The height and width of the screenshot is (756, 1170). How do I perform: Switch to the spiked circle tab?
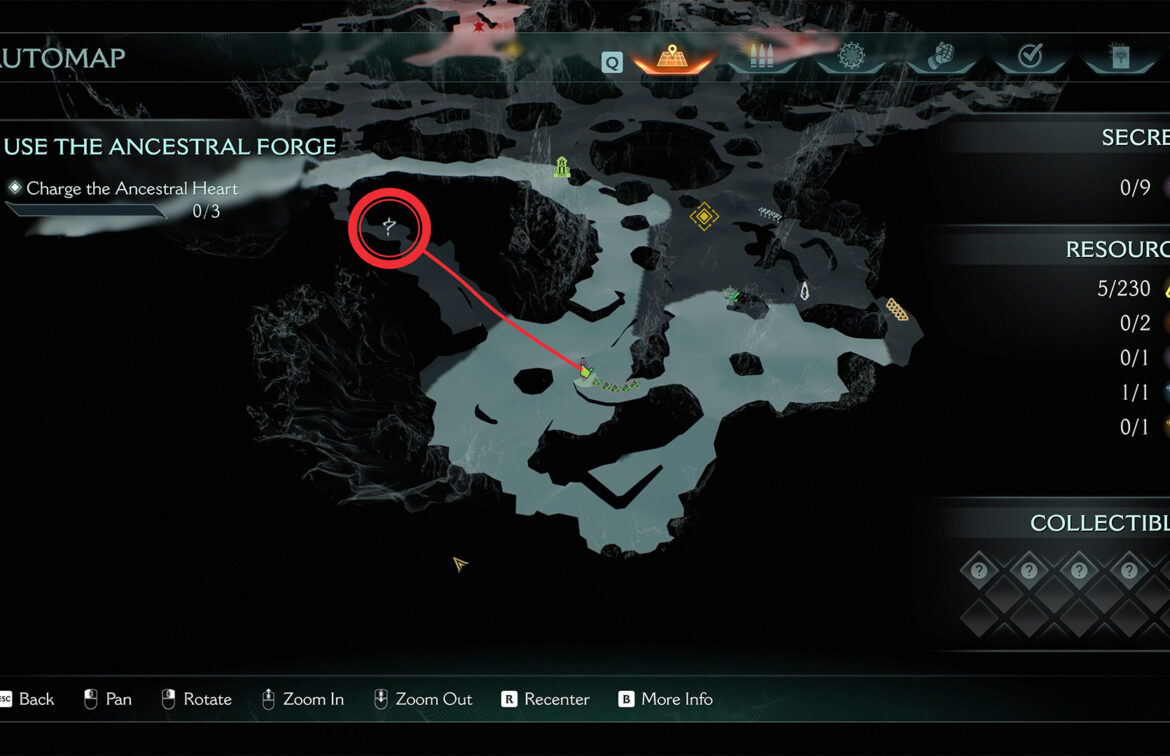tap(854, 57)
